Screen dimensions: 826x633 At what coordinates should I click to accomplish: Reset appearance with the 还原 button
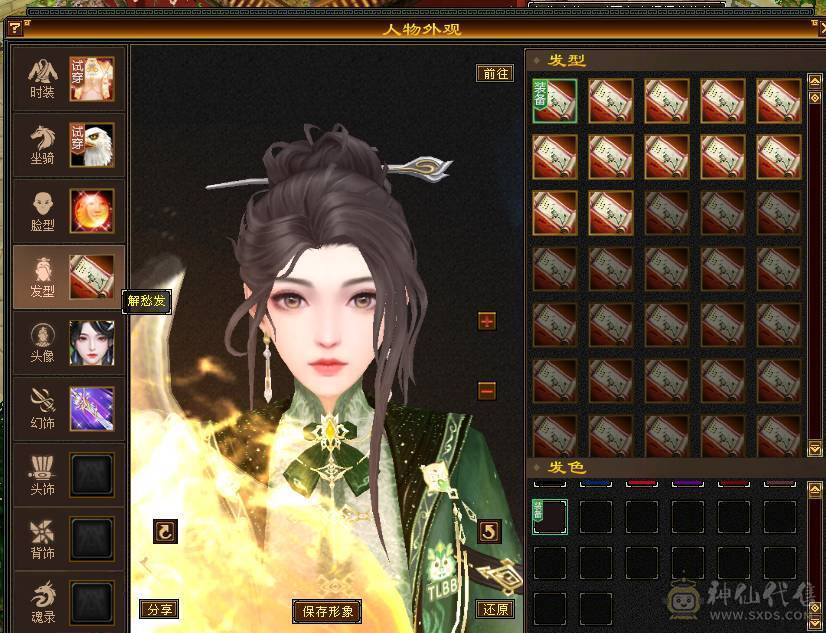[x=495, y=609]
